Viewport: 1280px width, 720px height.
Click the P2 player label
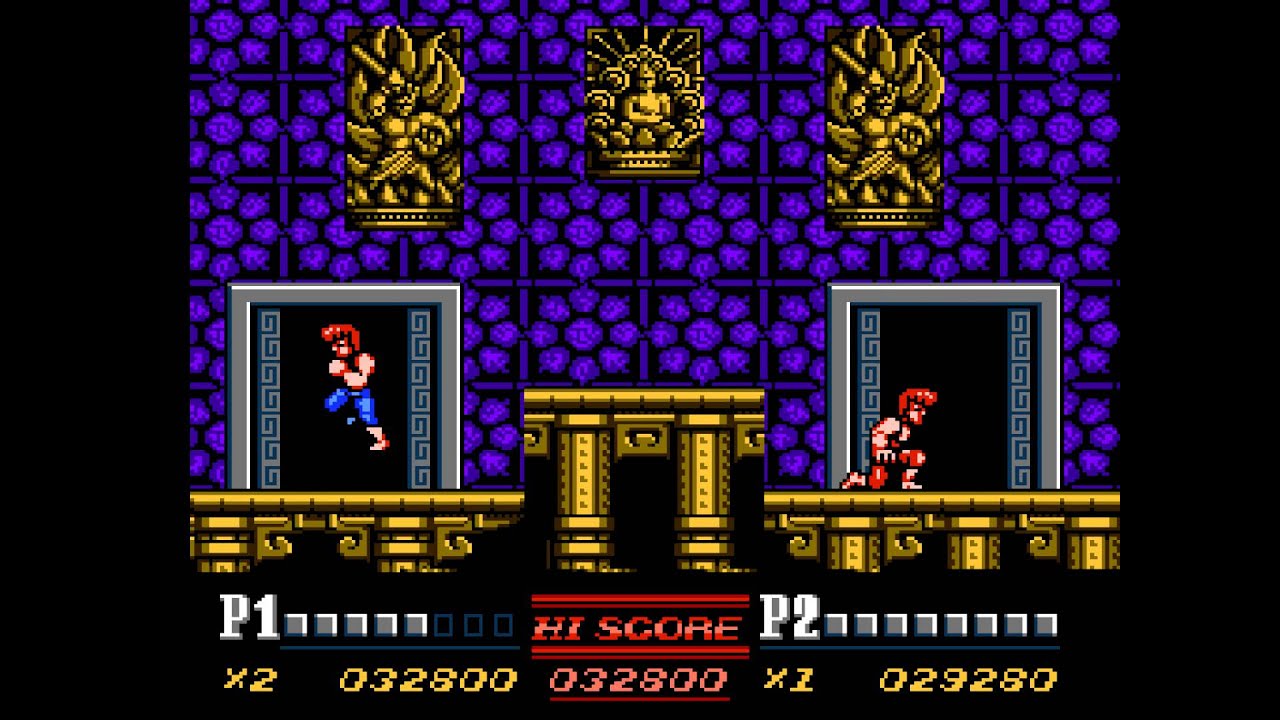pos(788,615)
